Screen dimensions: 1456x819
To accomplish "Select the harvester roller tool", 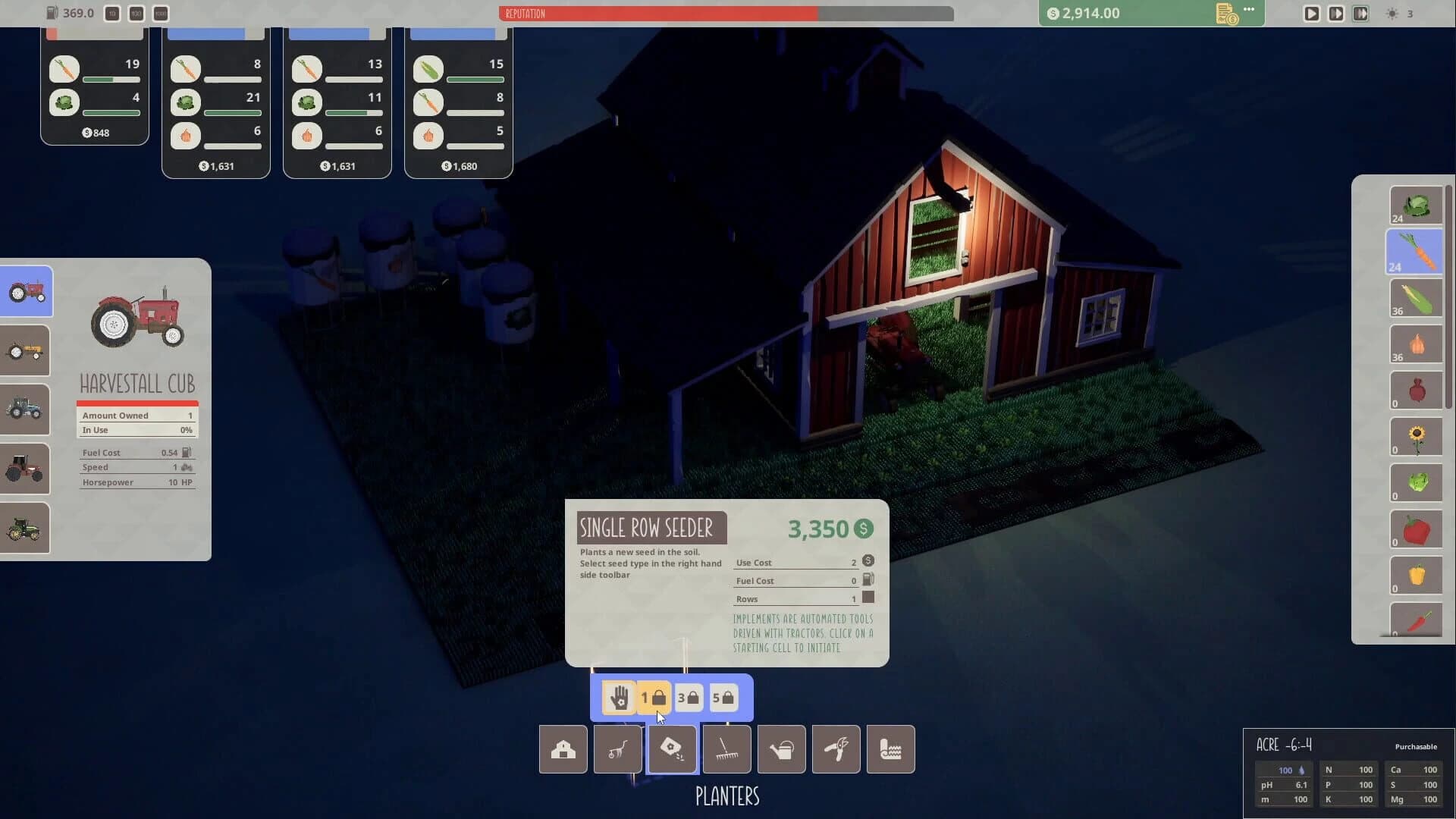I will pos(890,749).
